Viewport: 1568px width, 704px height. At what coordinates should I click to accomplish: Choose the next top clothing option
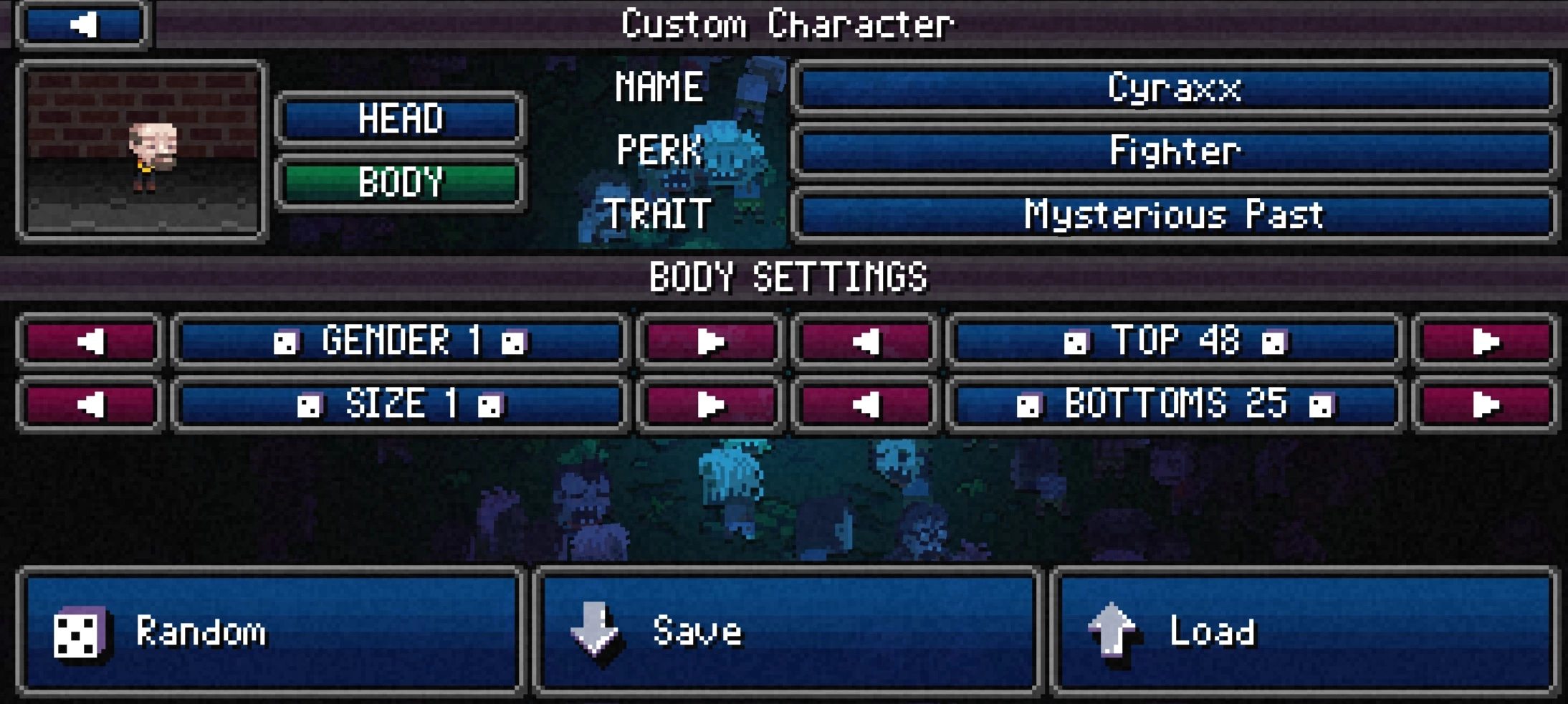point(1485,341)
